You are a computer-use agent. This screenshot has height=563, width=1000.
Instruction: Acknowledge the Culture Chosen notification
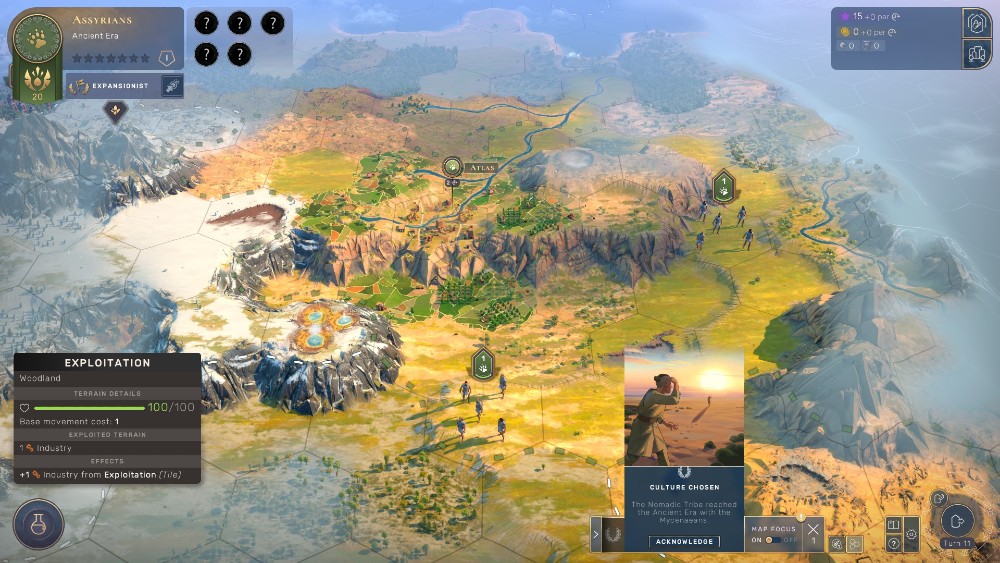[x=685, y=541]
